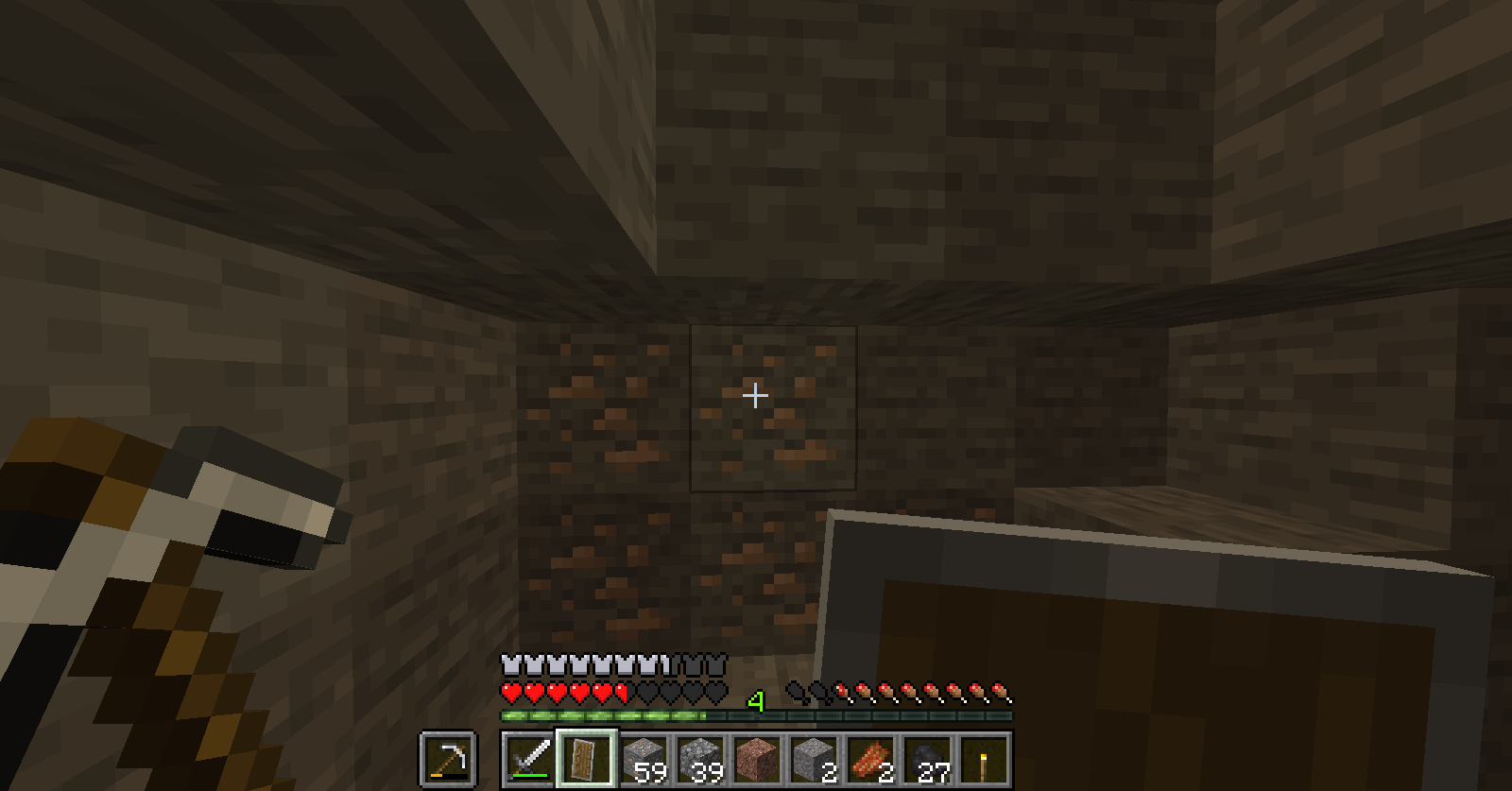This screenshot has width=1512, height=791.
Task: Click the pickaxe in the offhand slot
Action: (448, 757)
